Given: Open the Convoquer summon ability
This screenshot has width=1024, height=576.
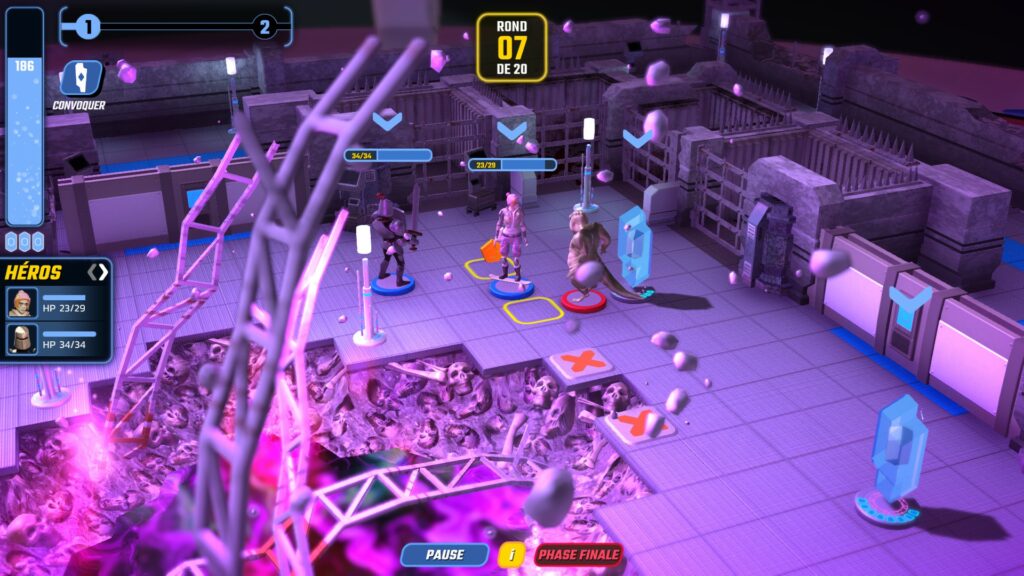Looking at the screenshot, I should tap(78, 79).
